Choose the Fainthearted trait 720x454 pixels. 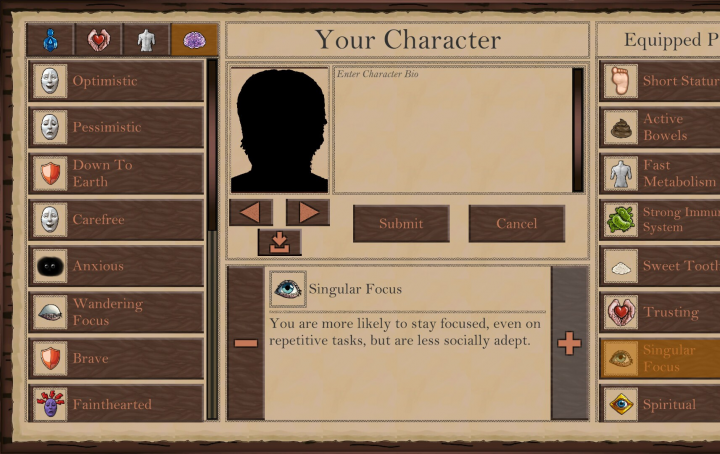point(116,404)
